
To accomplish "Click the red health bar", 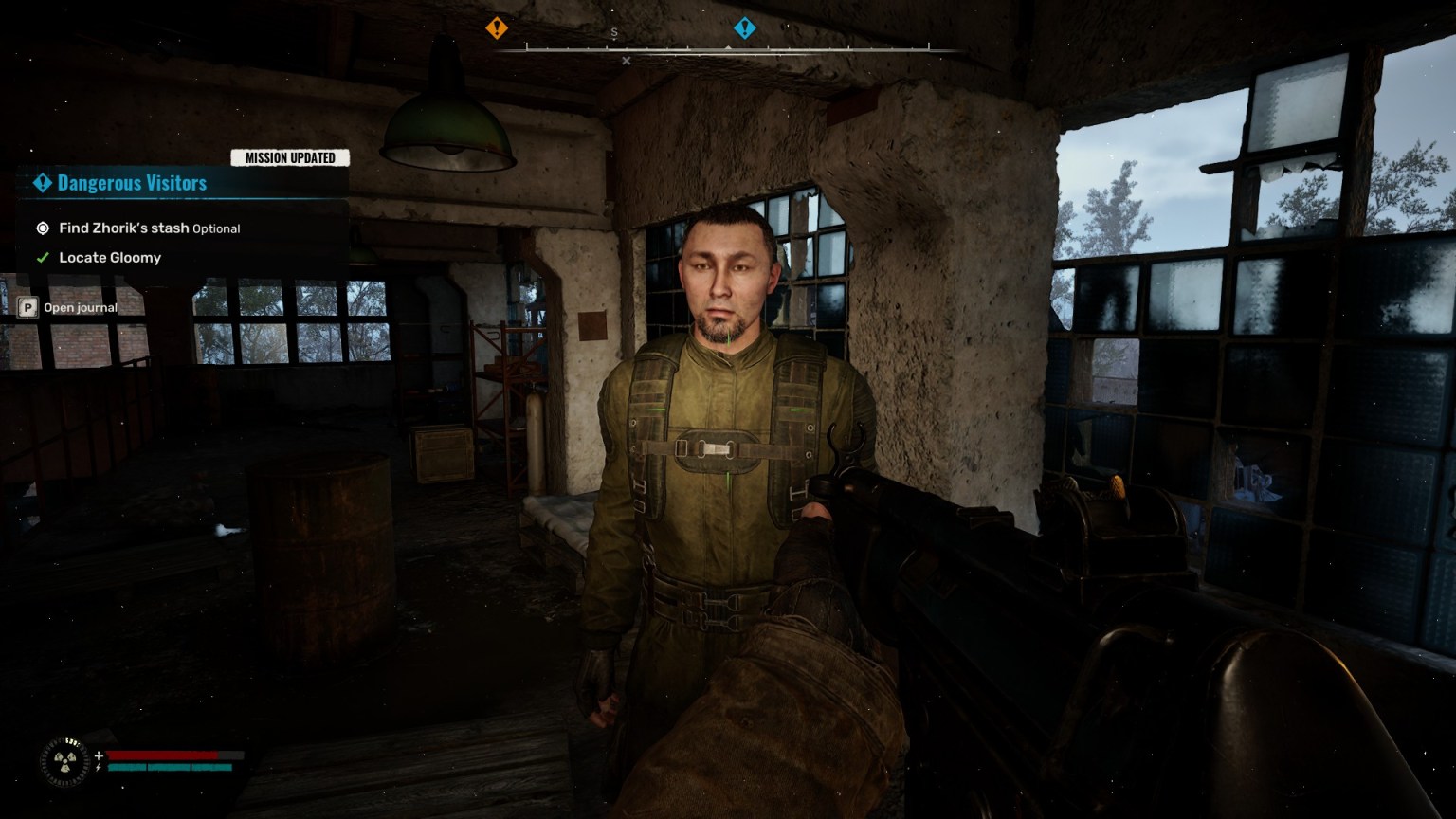I will [x=161, y=755].
